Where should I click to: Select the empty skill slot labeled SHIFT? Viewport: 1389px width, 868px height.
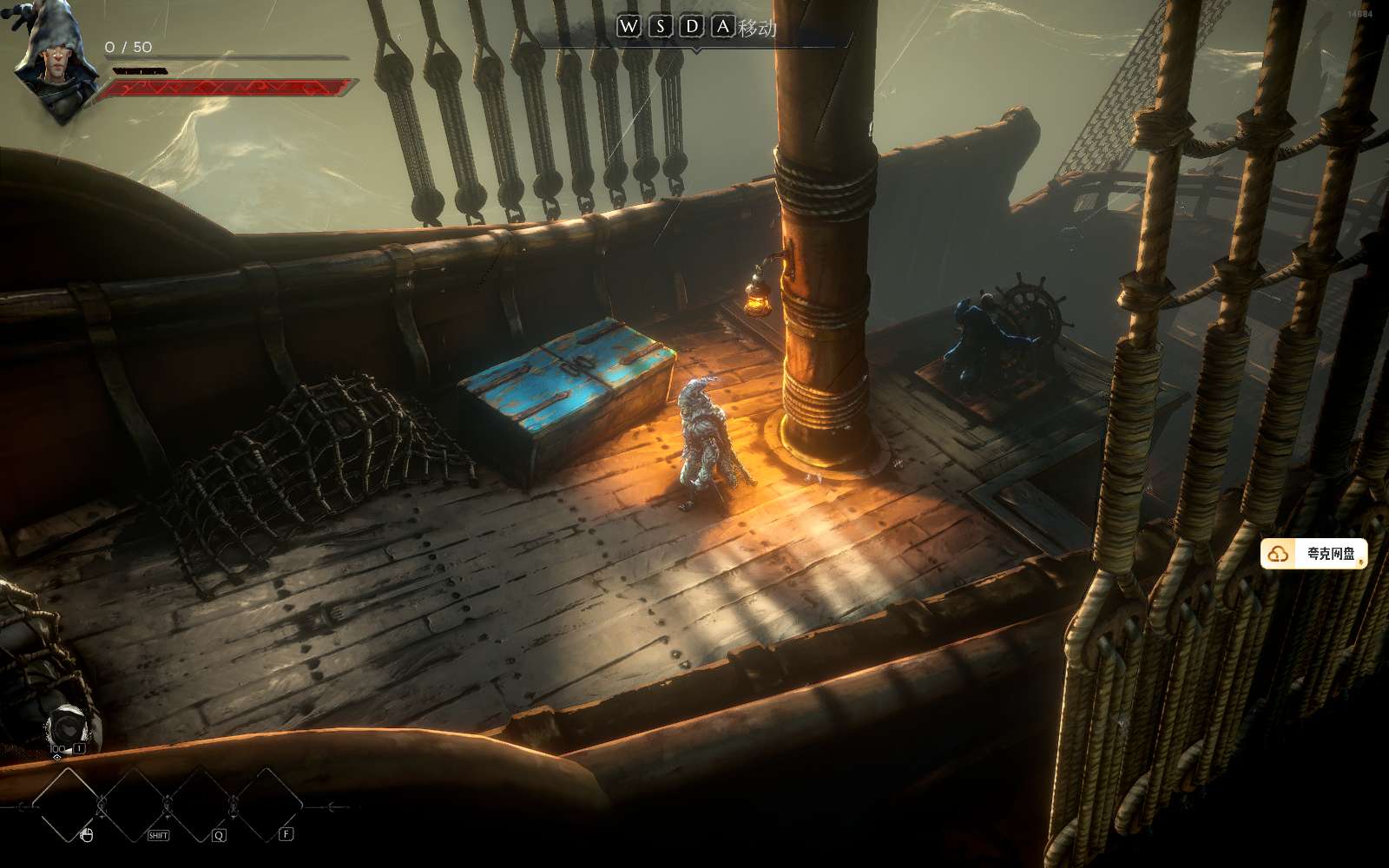[135, 805]
